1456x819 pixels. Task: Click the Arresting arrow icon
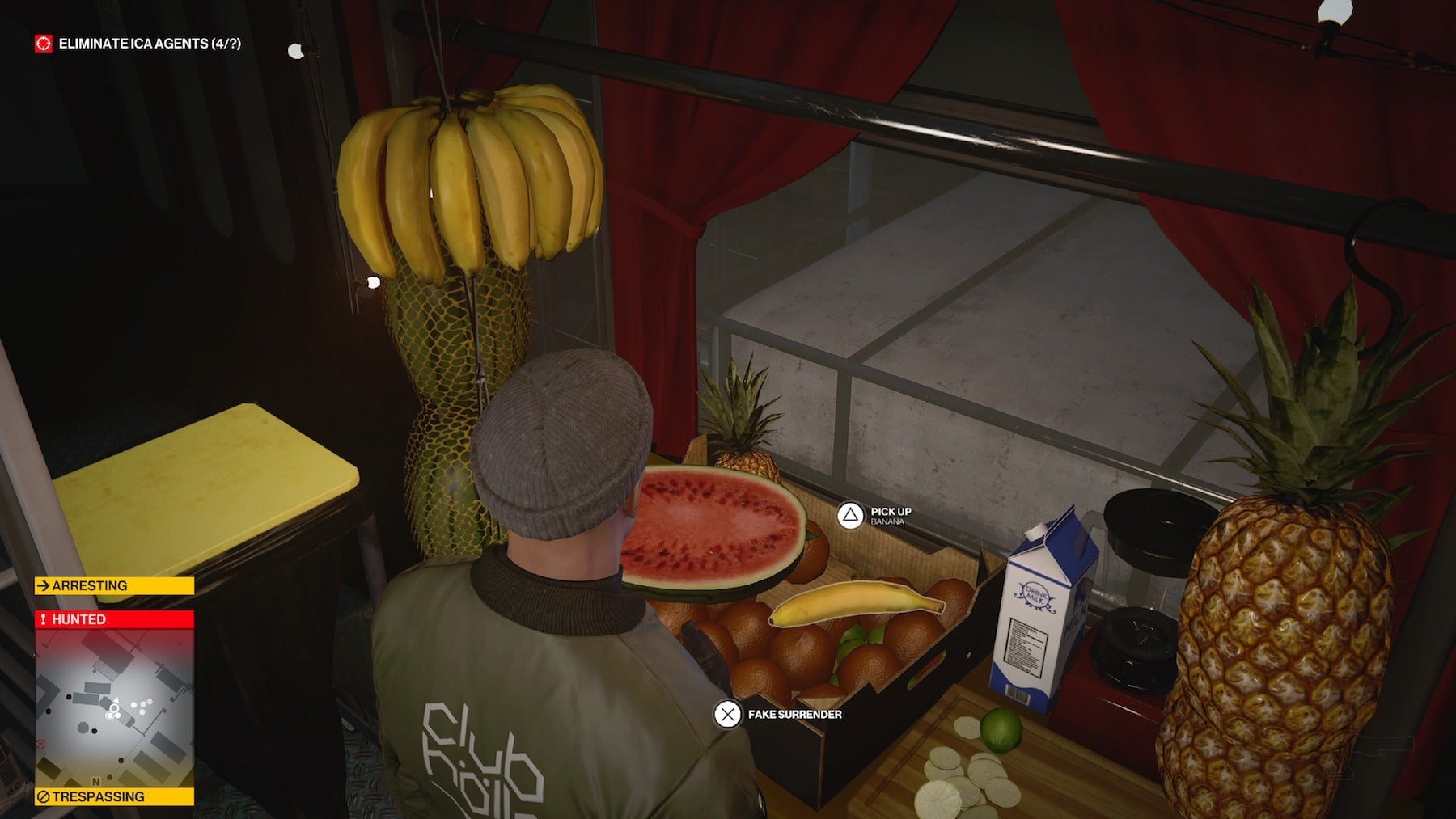coord(44,585)
